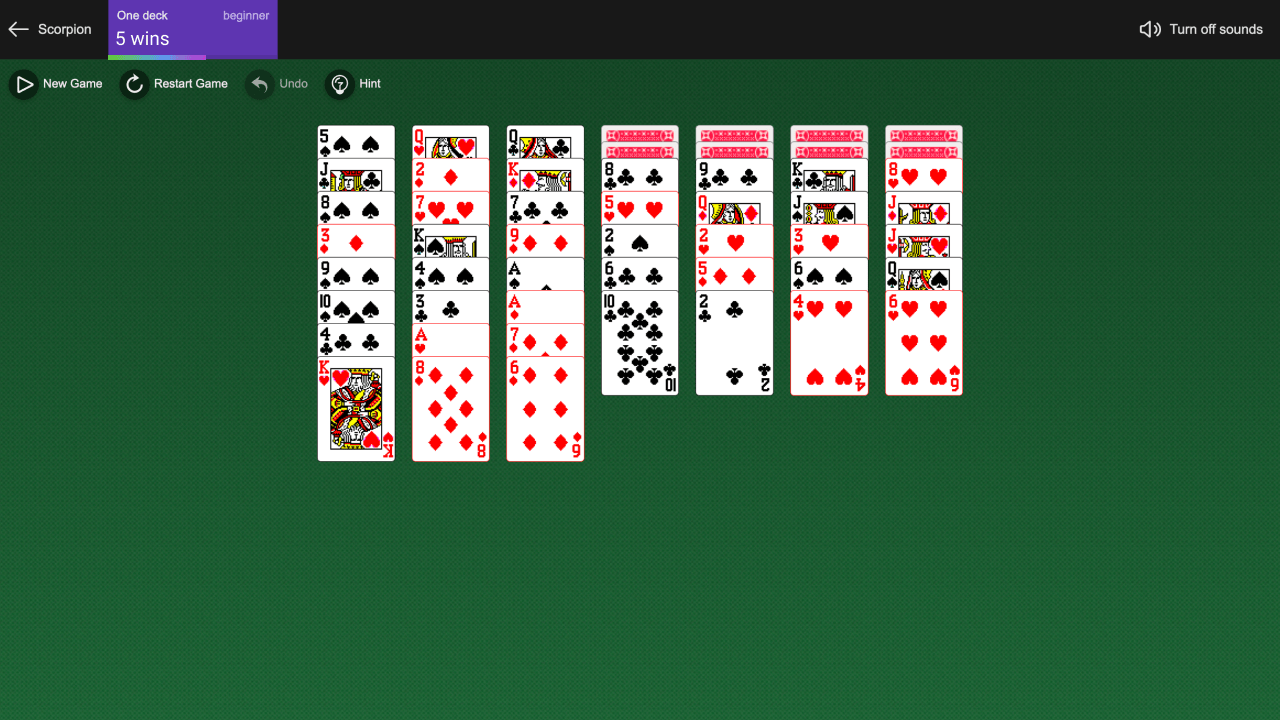Click the speaker icon in the top-right corner
The height and width of the screenshot is (720, 1280).
click(x=1148, y=29)
